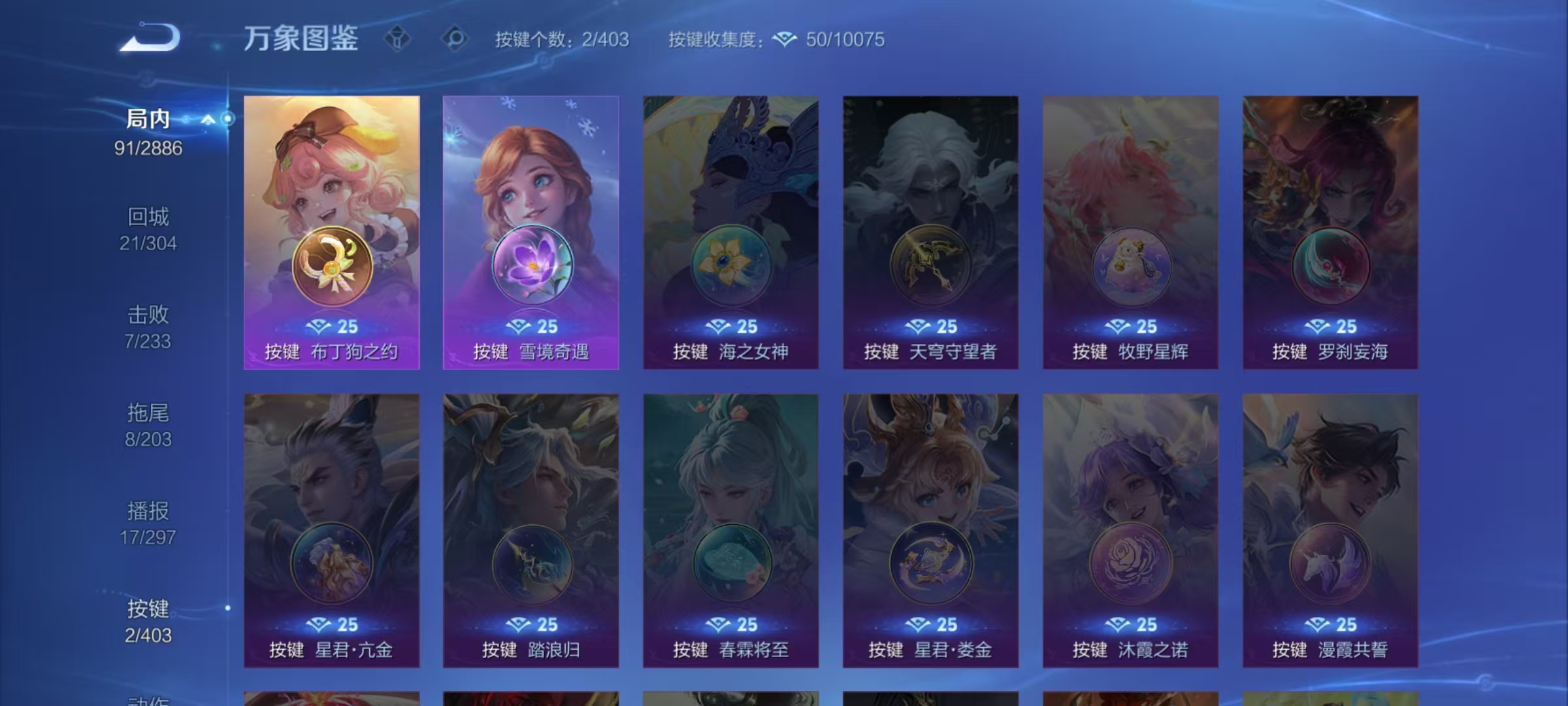1568x706 pixels.
Task: Collapse the 局内 category with its chevron
Action: [208, 119]
